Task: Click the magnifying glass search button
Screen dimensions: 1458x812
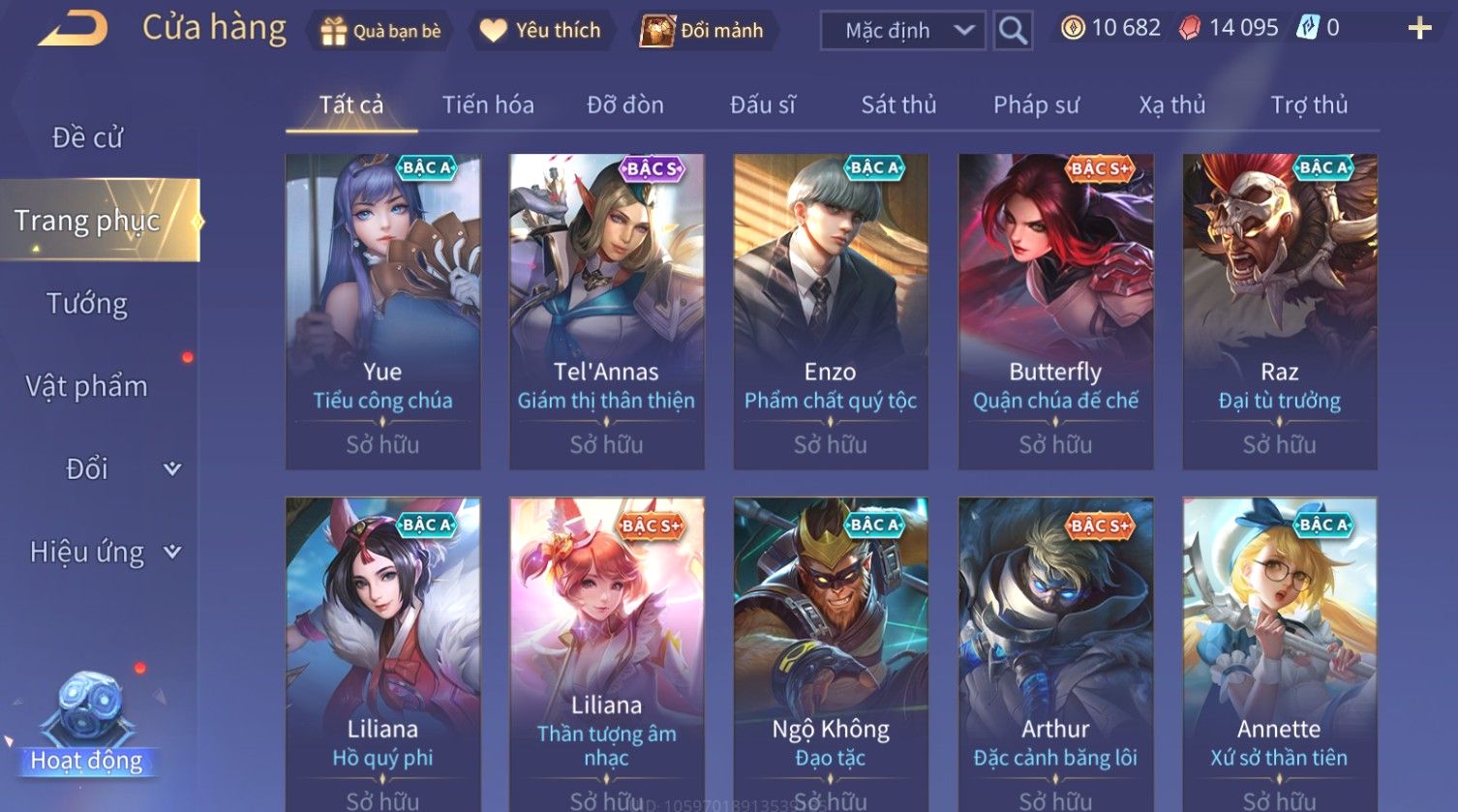Action: point(1013,31)
